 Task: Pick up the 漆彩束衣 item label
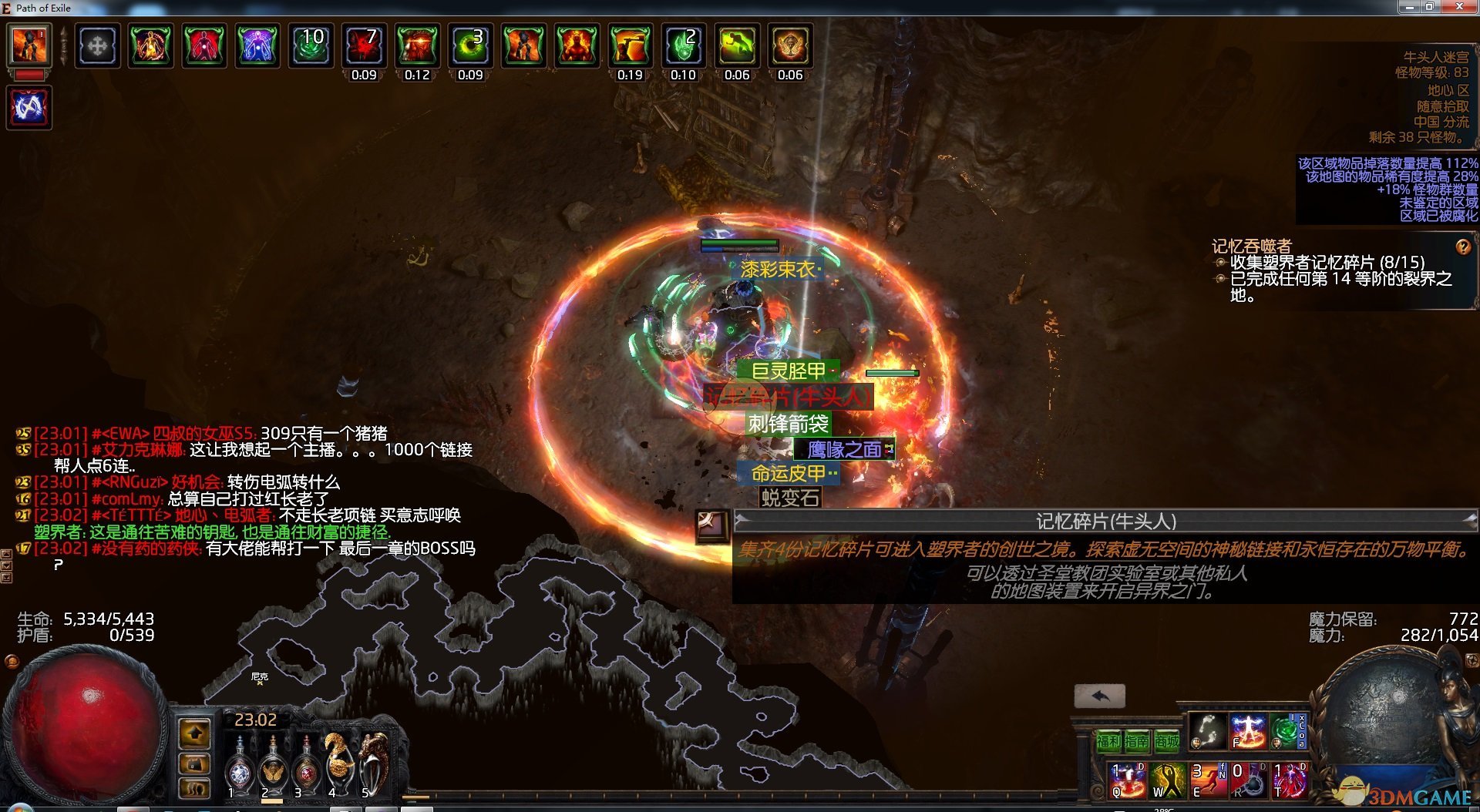pos(777,269)
